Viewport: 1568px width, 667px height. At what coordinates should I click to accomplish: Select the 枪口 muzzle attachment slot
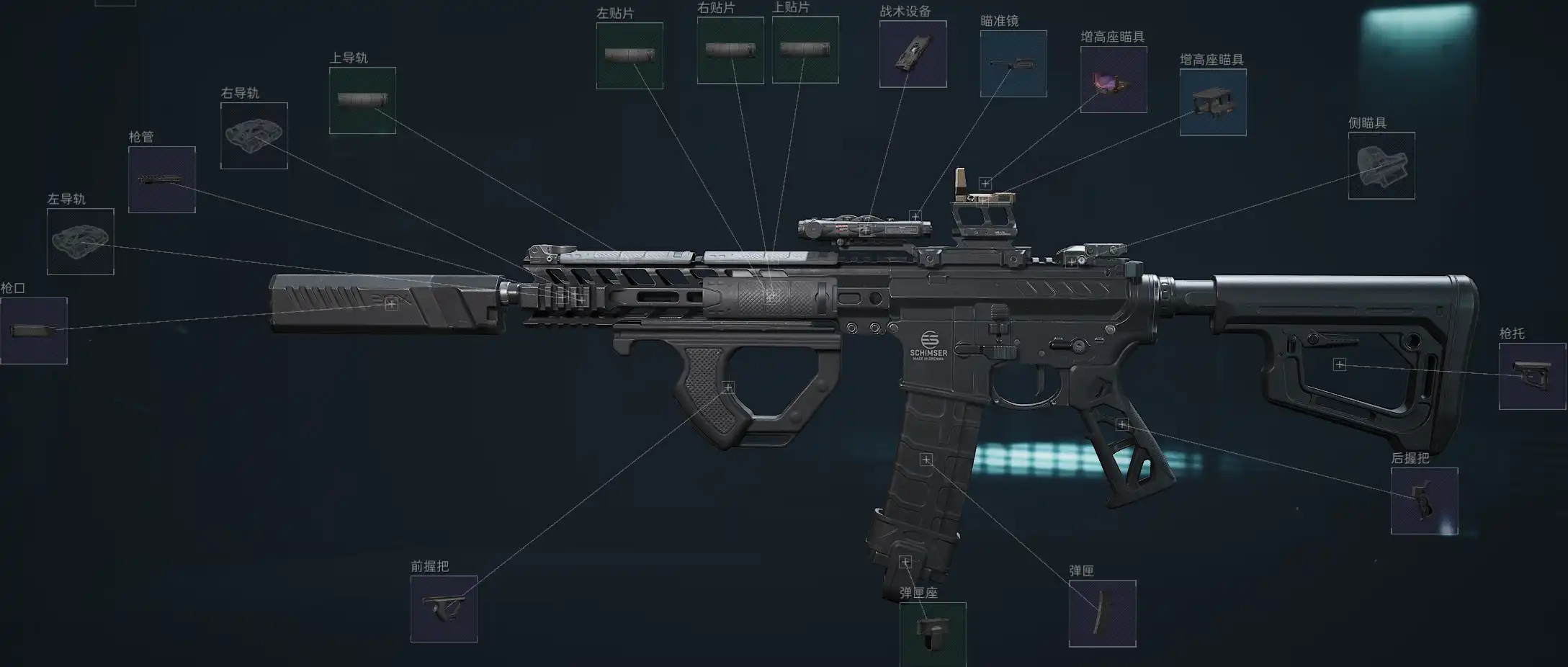tap(34, 331)
